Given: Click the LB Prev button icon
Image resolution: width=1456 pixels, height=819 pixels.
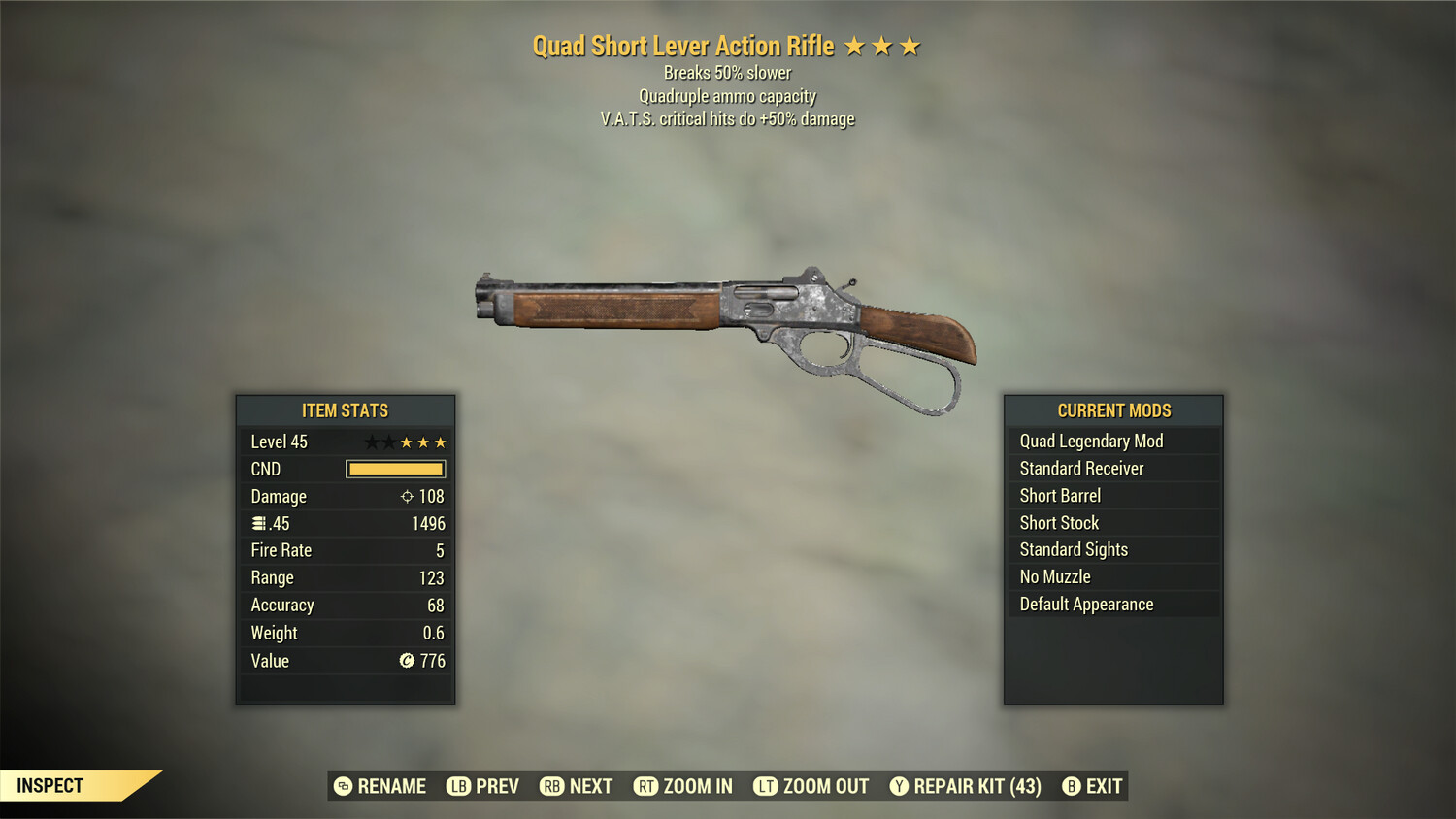Looking at the screenshot, I should coord(457,786).
